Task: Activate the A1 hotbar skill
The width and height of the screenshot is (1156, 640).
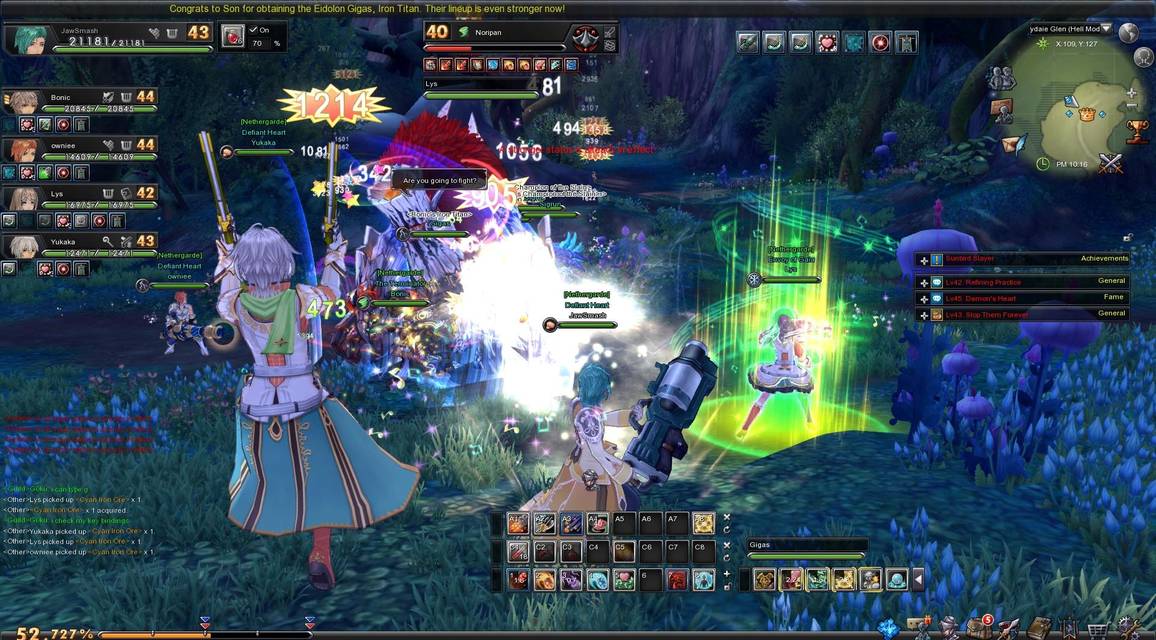Action: coord(517,522)
